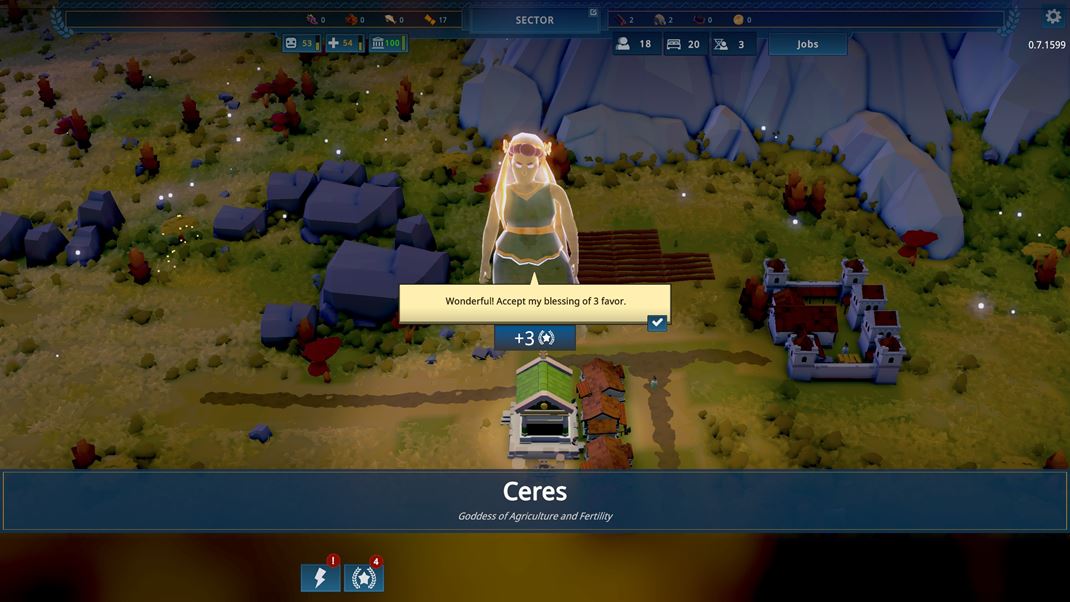Open the settings gear menu
This screenshot has width=1070, height=602.
click(1053, 16)
